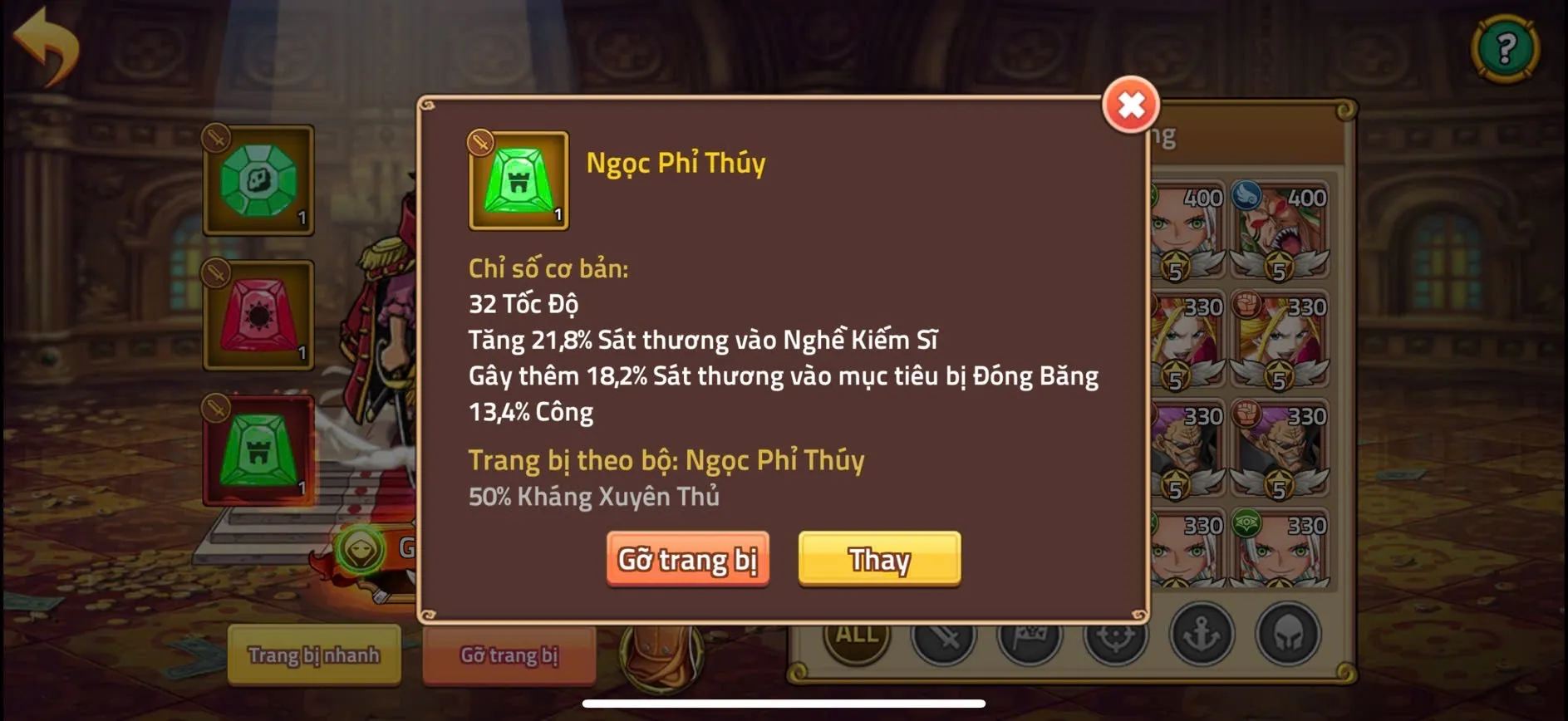
Task: Select the helmet class filter icon
Action: (x=1287, y=636)
